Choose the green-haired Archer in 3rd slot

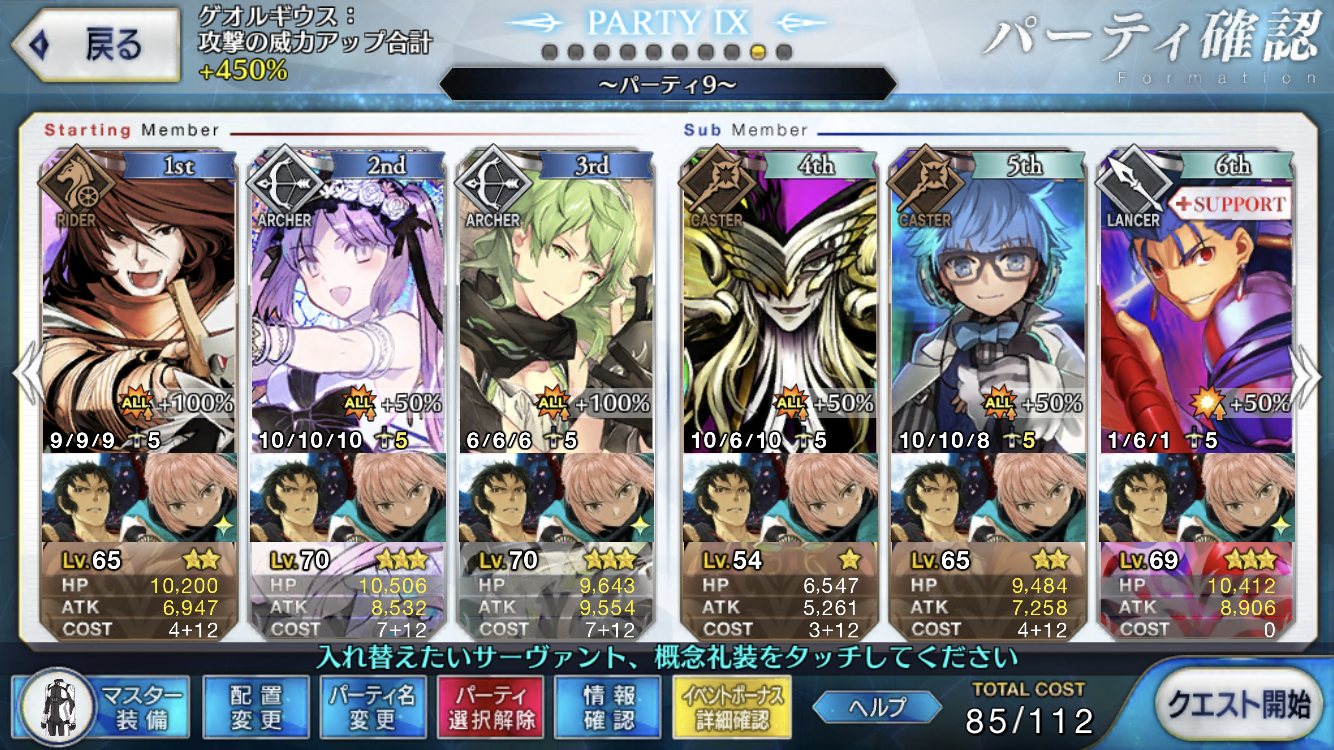[x=555, y=300]
